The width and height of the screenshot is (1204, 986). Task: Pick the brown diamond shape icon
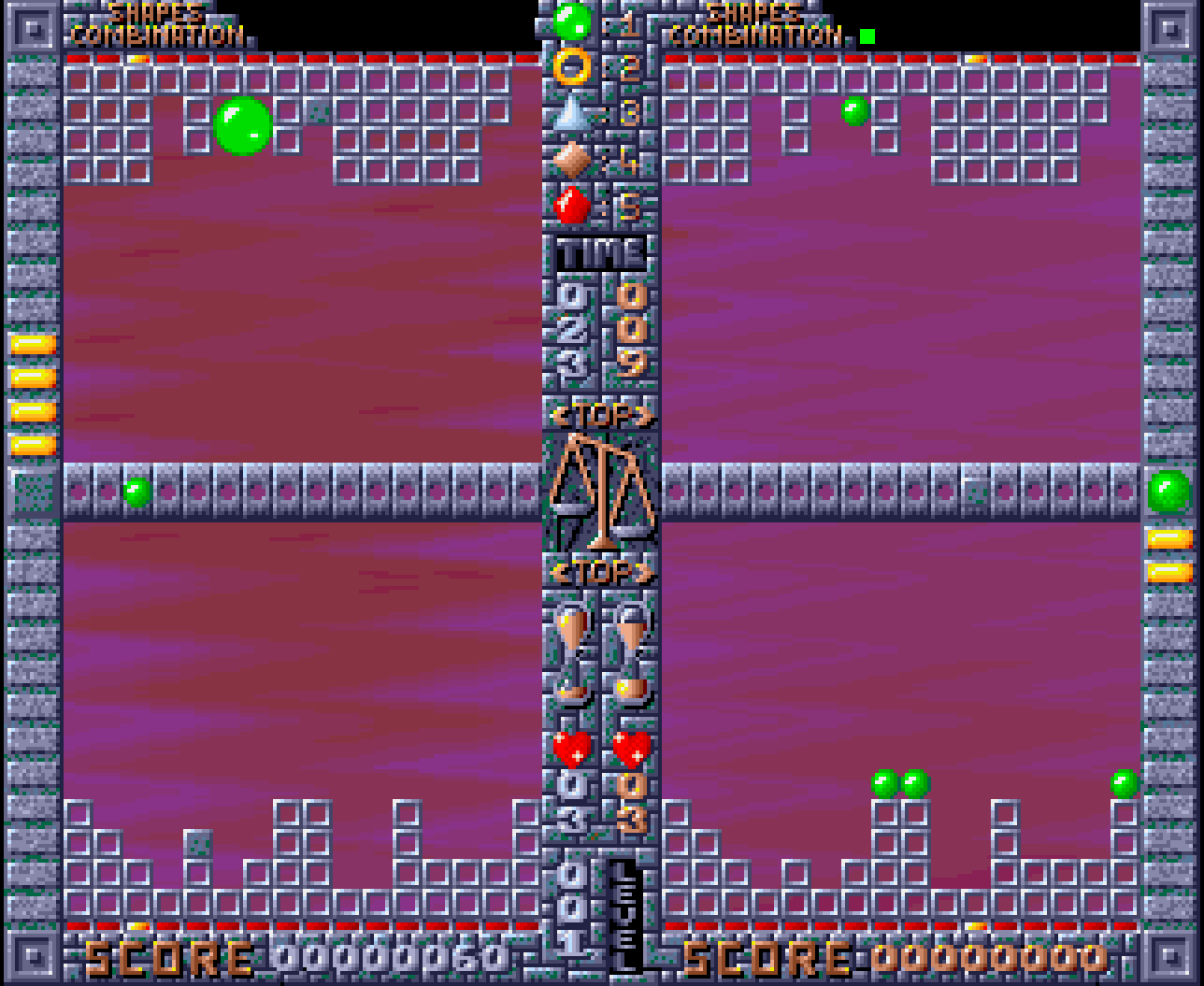click(571, 160)
